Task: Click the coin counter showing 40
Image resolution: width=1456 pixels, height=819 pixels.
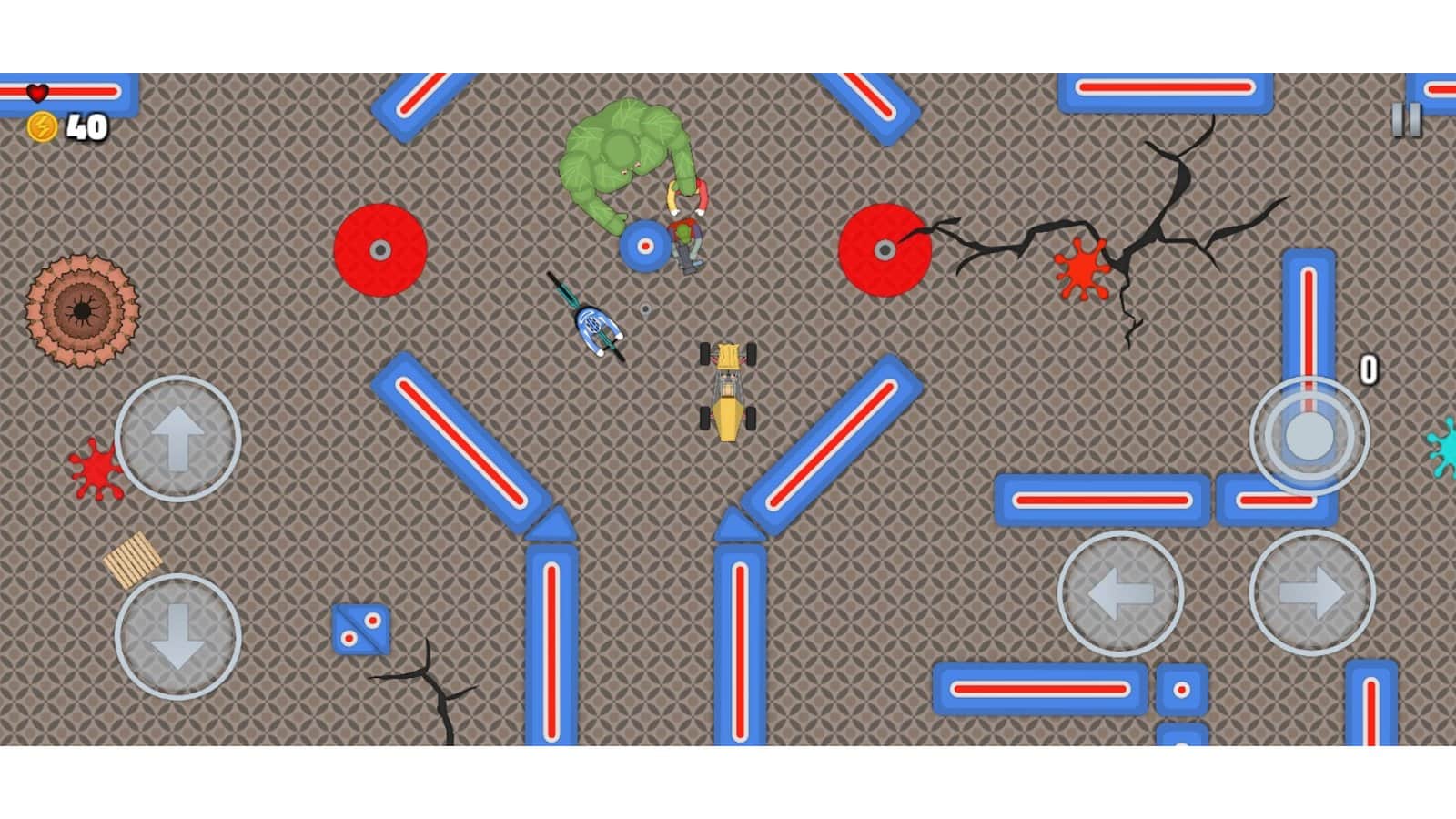Action: coord(87,125)
